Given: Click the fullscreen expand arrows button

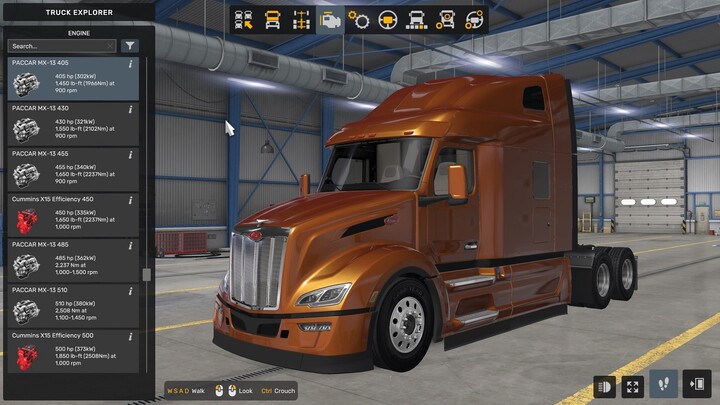Looking at the screenshot, I should (x=633, y=385).
